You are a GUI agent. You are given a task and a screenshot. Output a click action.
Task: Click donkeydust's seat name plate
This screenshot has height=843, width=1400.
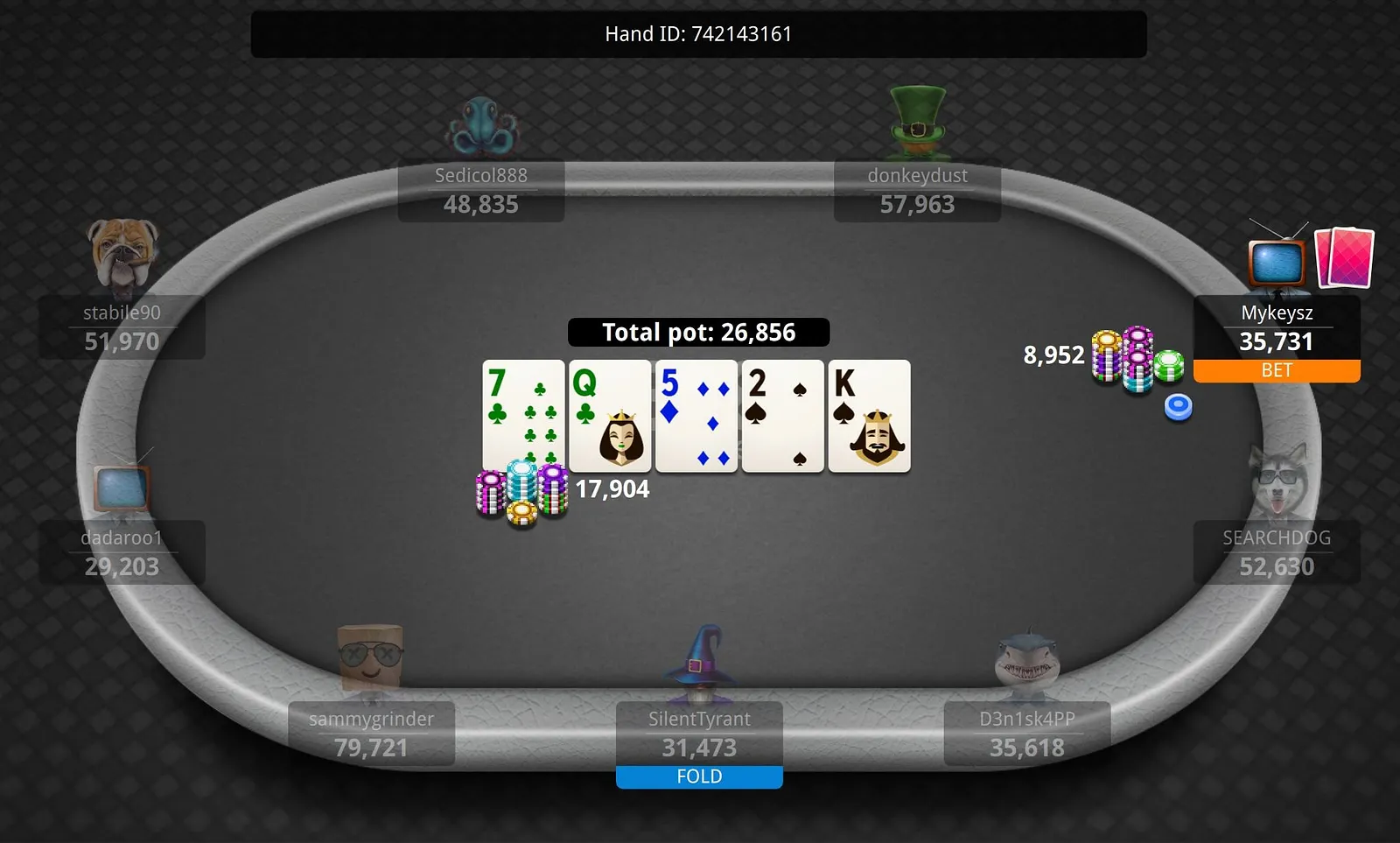pyautogui.click(x=917, y=191)
